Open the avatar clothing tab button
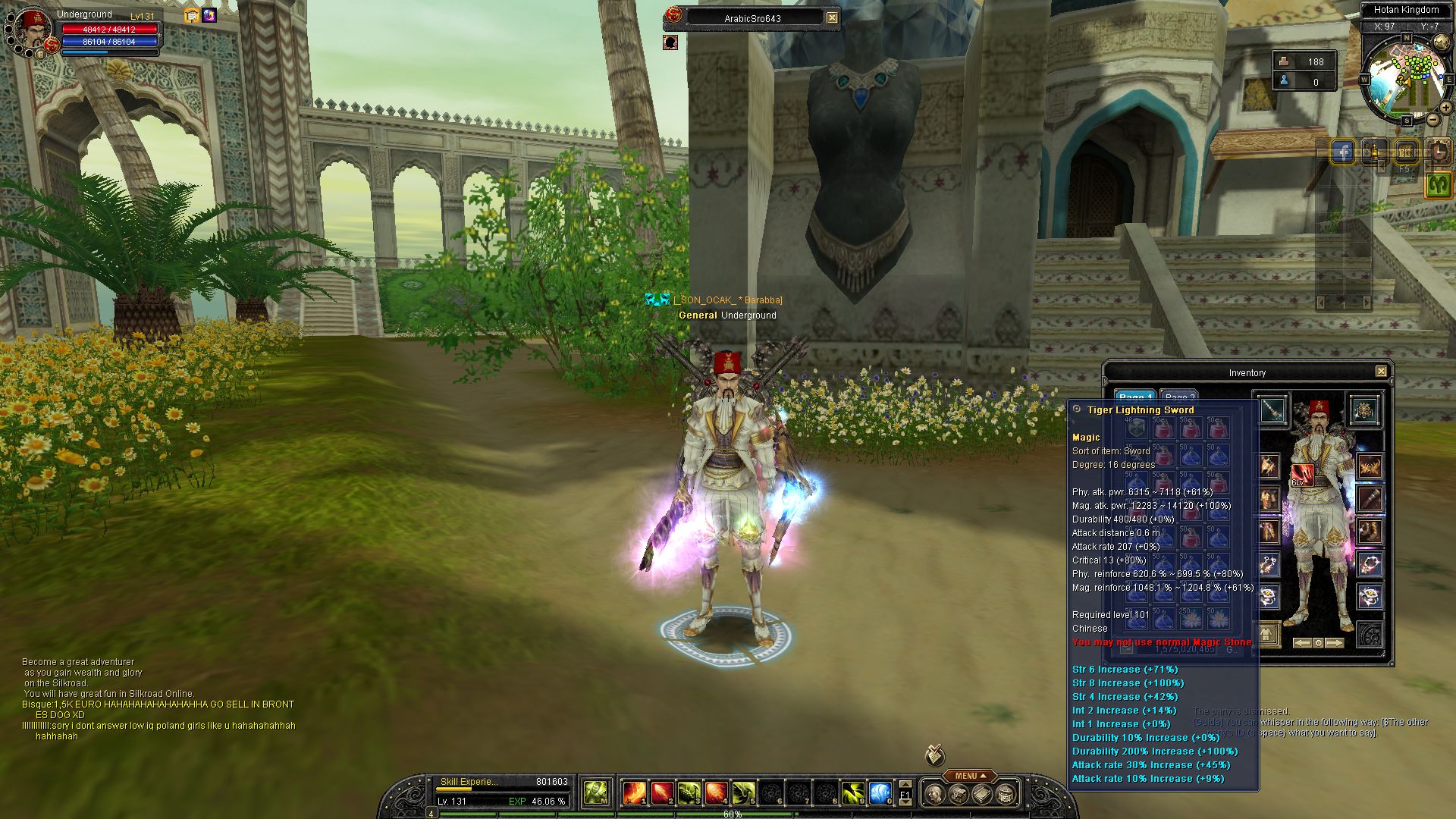Screen dimensions: 1456x819 coord(1266,633)
